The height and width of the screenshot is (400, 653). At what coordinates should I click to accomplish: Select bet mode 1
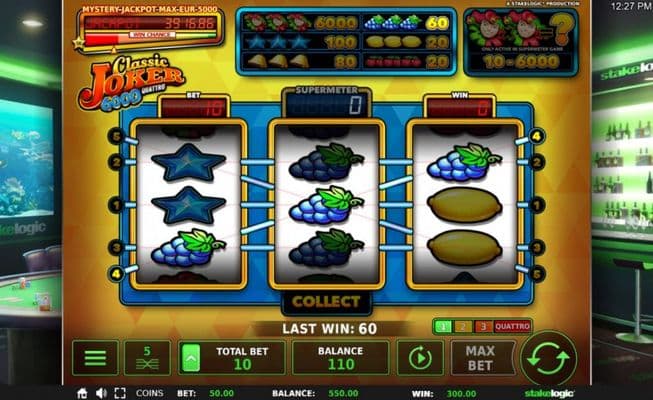[442, 327]
